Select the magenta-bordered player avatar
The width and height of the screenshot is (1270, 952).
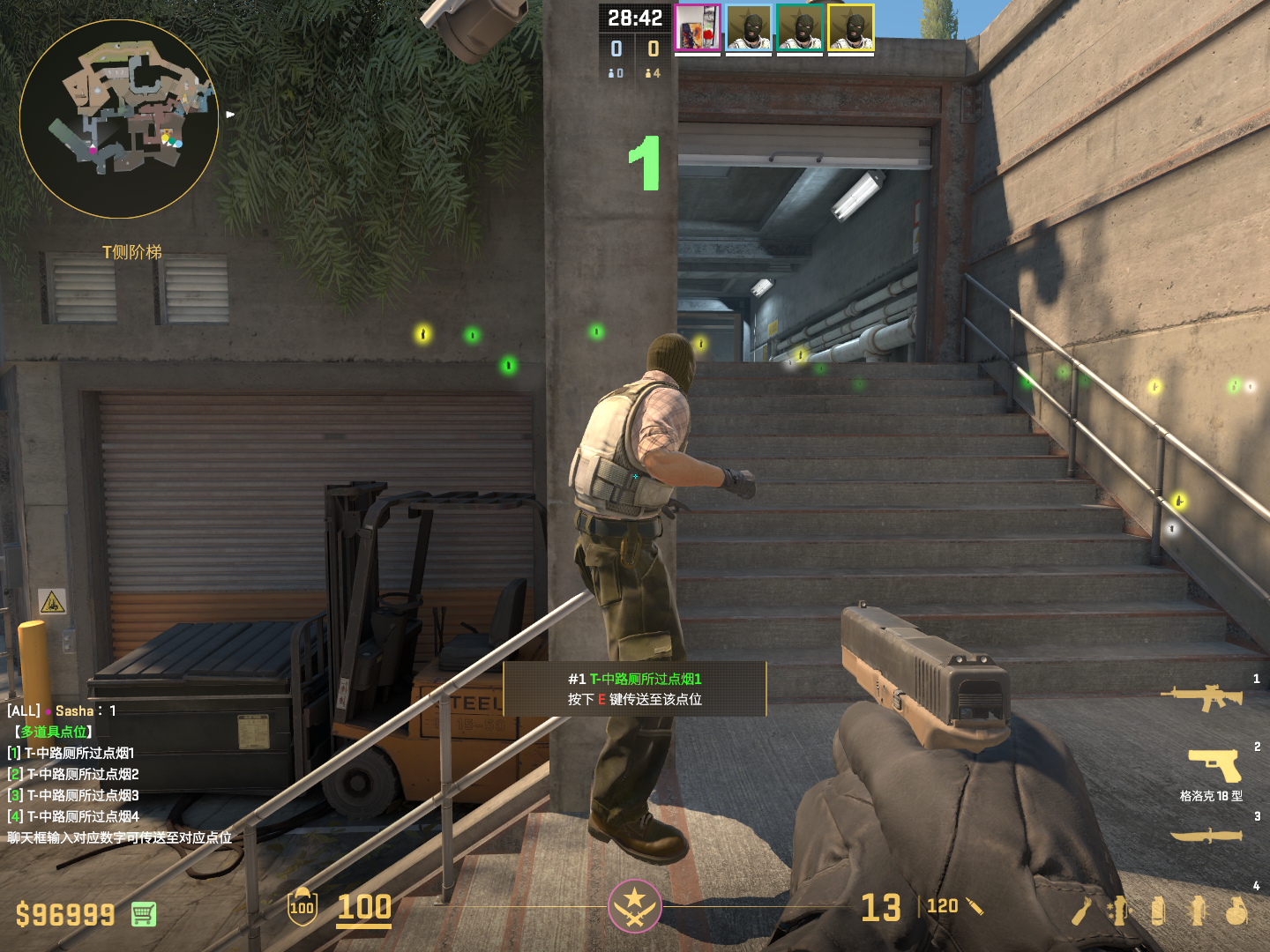(698, 28)
